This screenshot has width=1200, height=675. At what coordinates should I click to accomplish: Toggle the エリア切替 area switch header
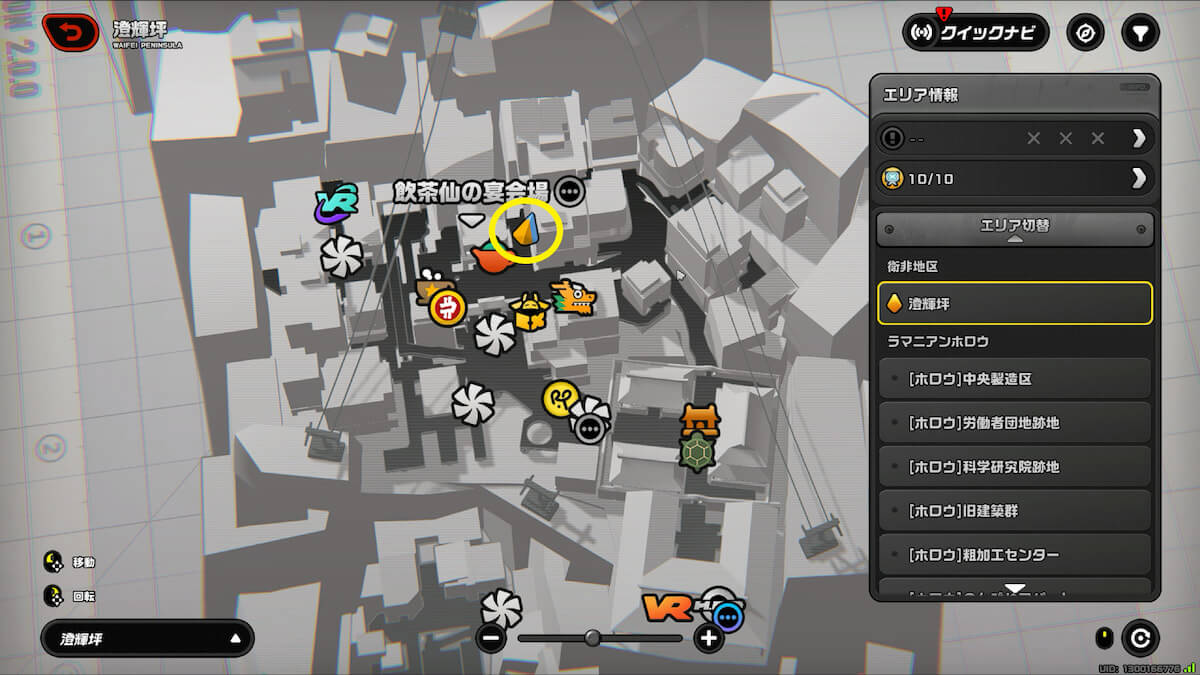(x=1014, y=228)
